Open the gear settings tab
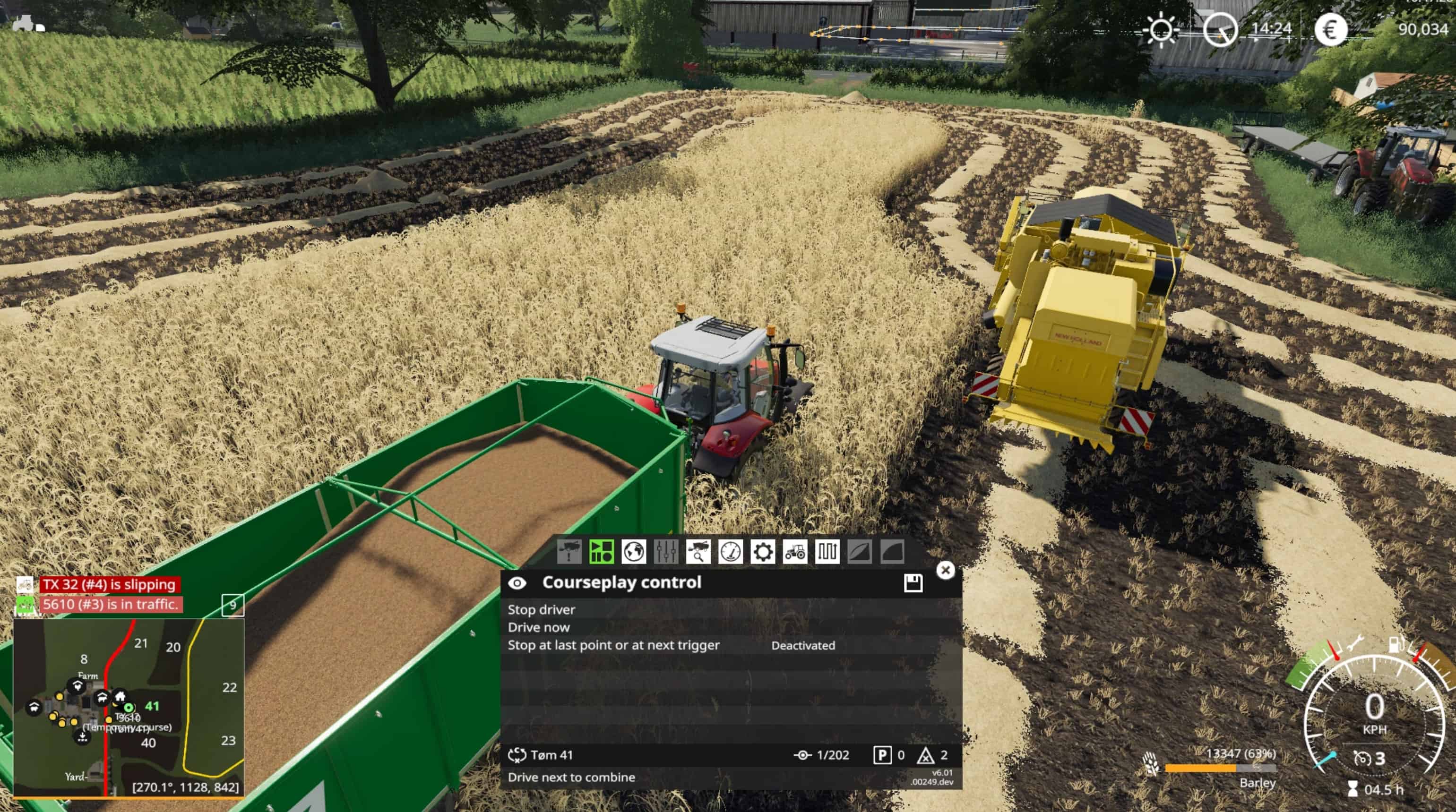The width and height of the screenshot is (1456, 812). [x=762, y=552]
